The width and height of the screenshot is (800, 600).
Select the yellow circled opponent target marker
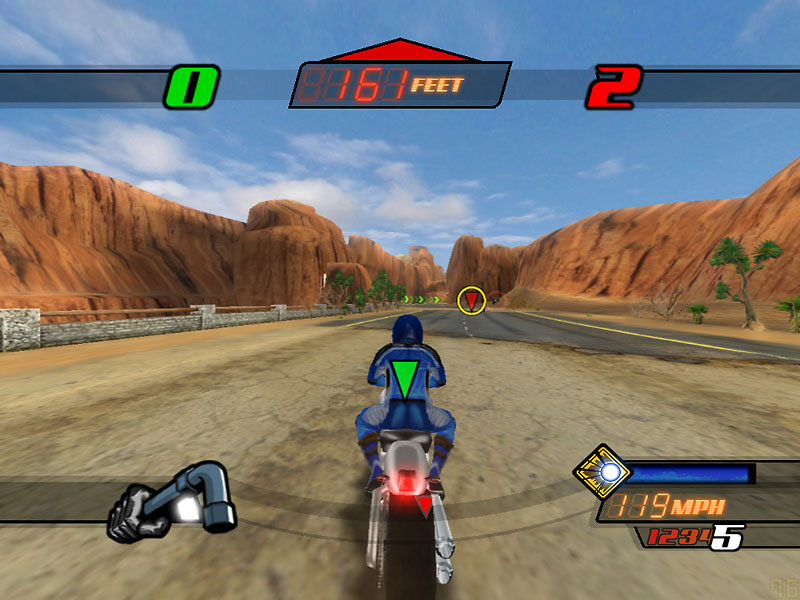click(x=471, y=299)
